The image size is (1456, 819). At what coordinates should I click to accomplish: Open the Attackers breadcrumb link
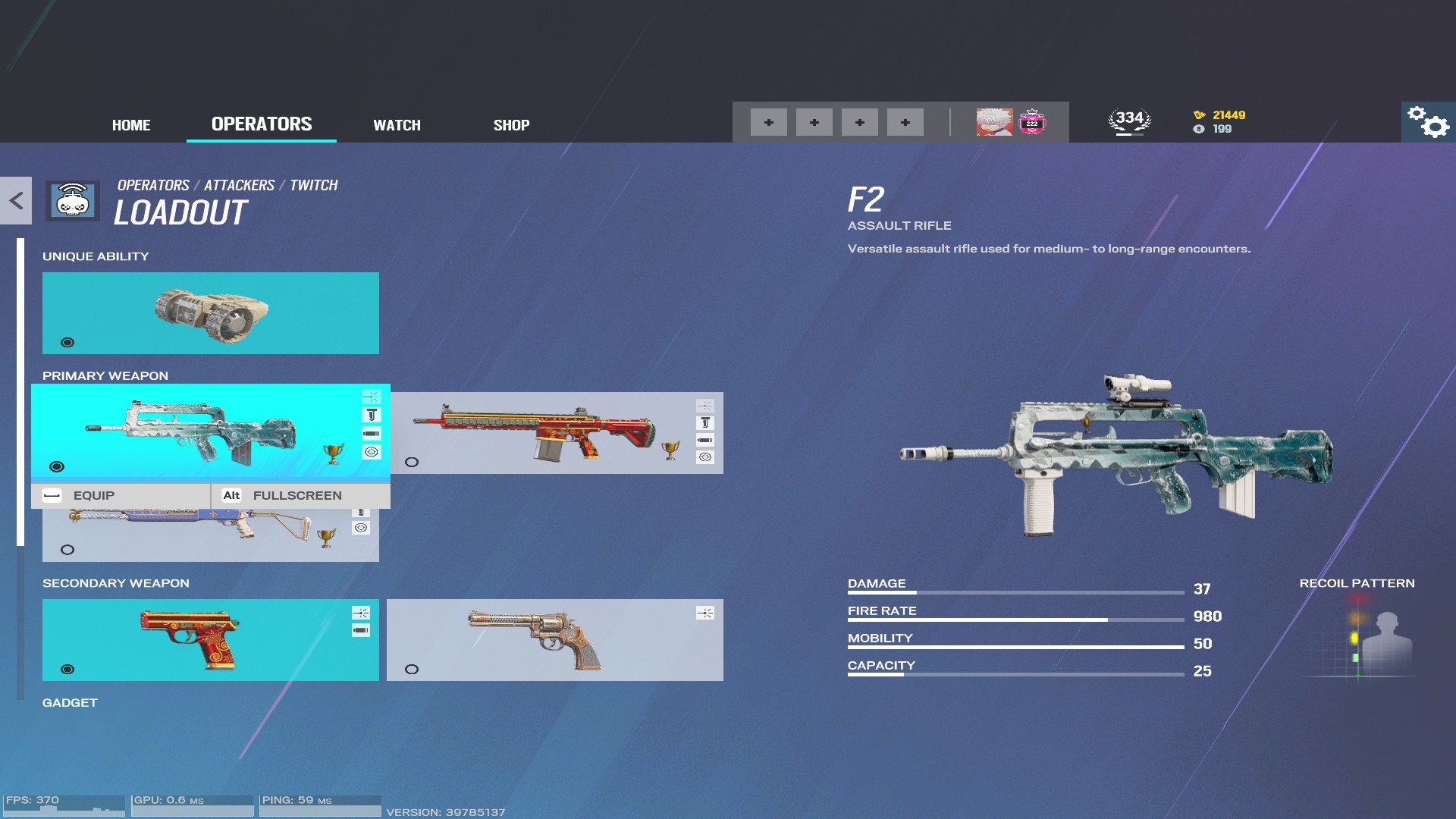[240, 184]
